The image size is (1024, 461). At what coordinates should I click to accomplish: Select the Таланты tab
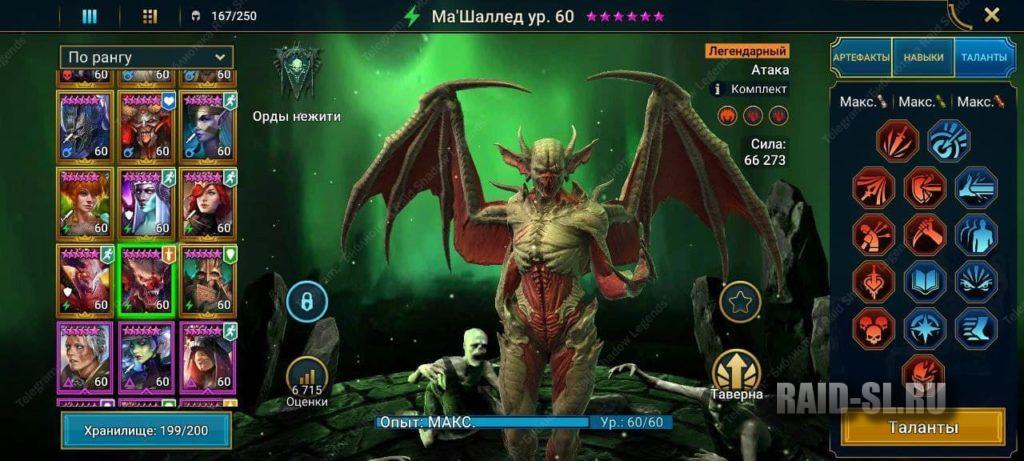(985, 58)
